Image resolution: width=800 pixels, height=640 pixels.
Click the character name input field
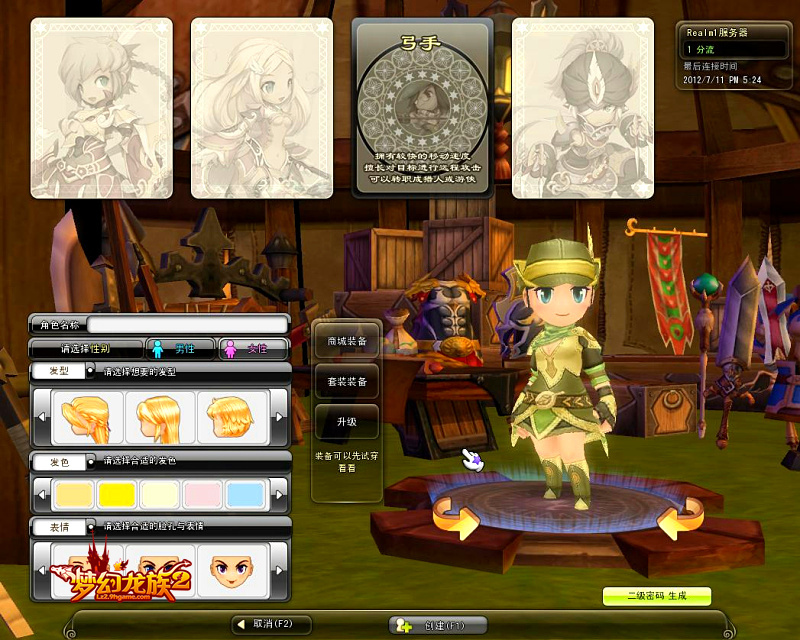(188, 324)
